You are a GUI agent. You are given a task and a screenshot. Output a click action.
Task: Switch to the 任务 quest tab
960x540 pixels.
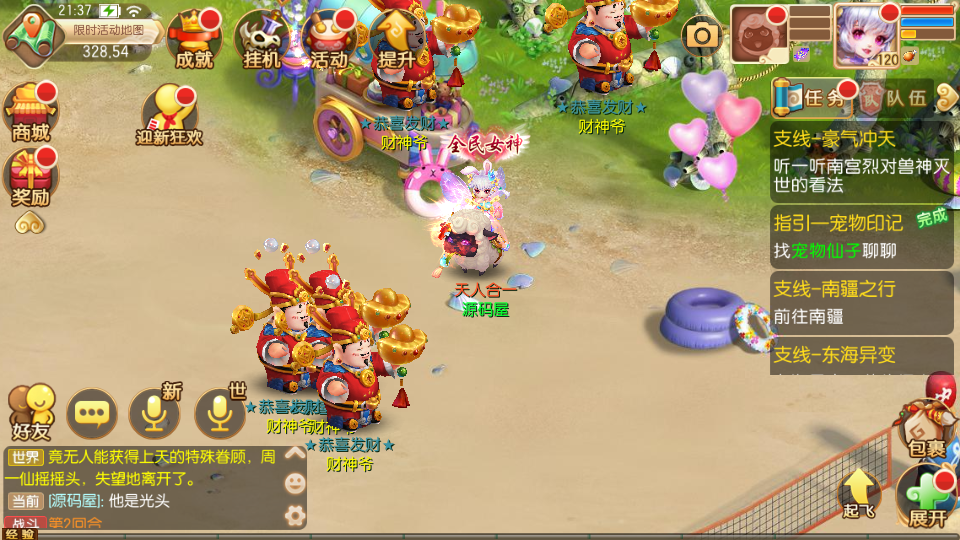(815, 98)
